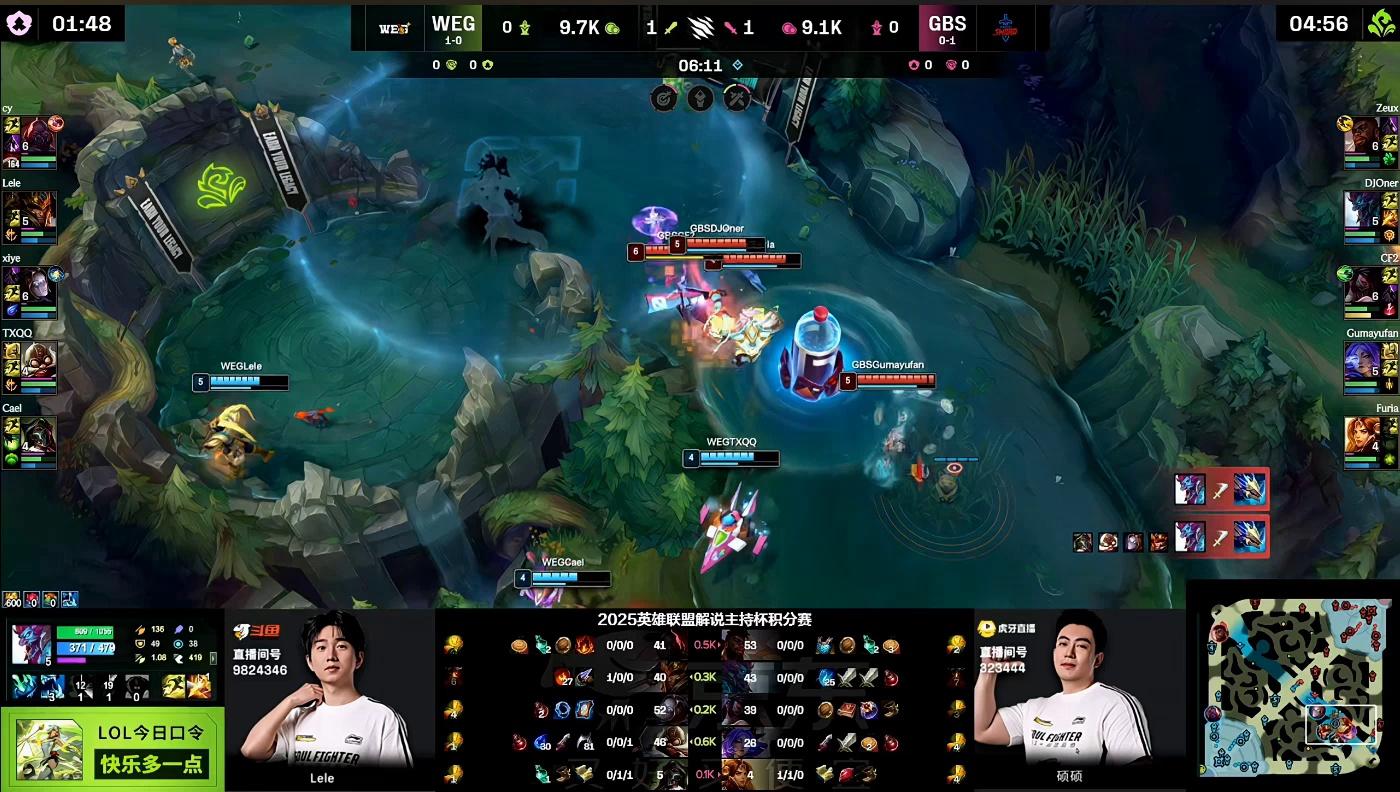Select Zeux's champion portrait
Image resolution: width=1400 pixels, height=792 pixels.
point(1361,135)
